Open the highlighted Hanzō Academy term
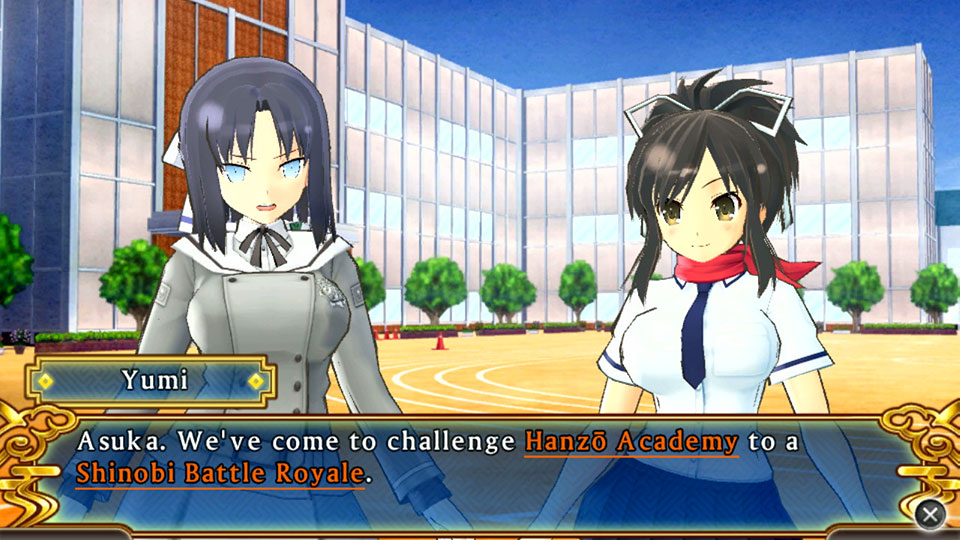Screen dimensions: 960x540 coord(631,441)
